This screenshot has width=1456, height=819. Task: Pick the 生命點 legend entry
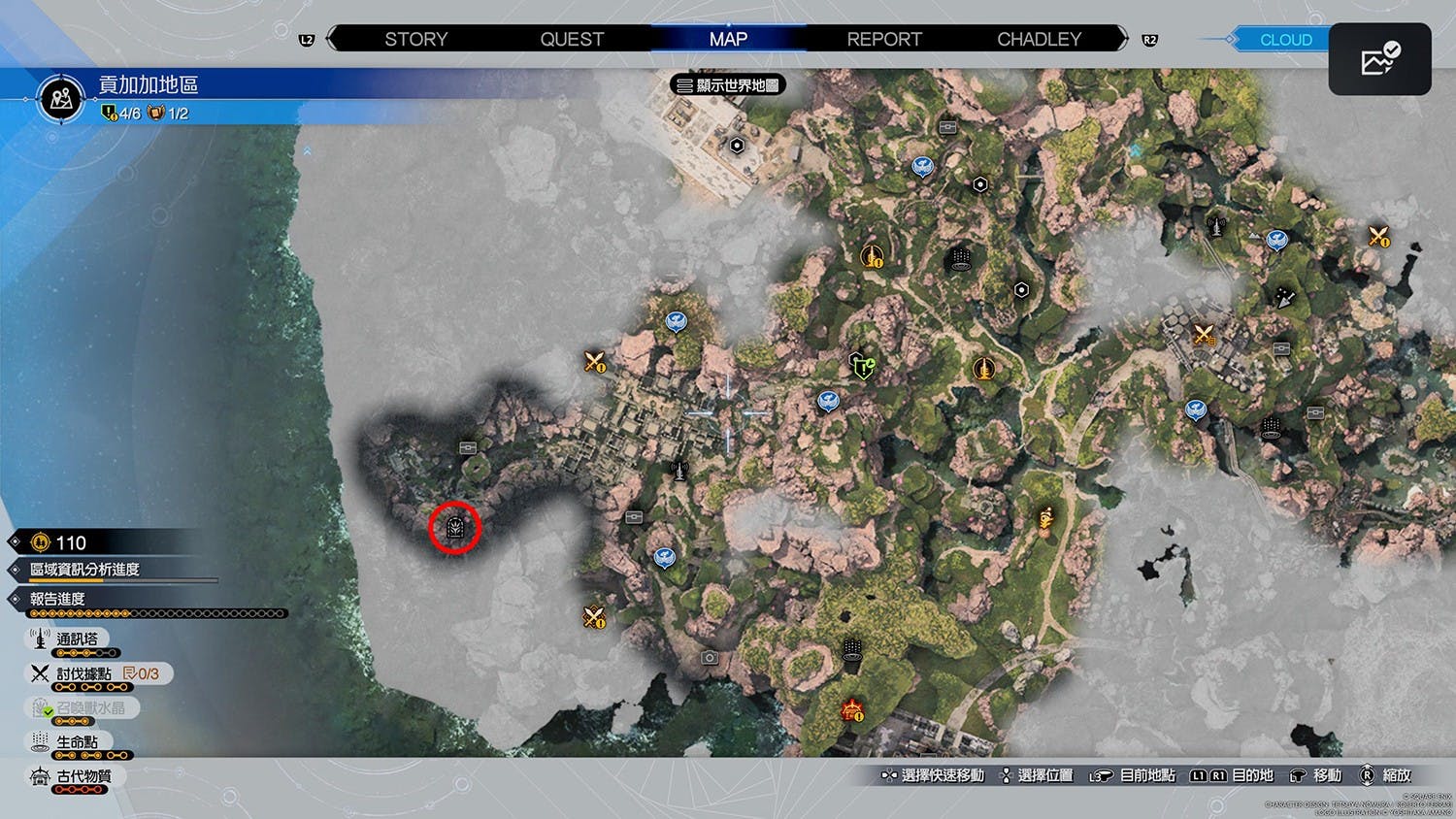point(76,742)
